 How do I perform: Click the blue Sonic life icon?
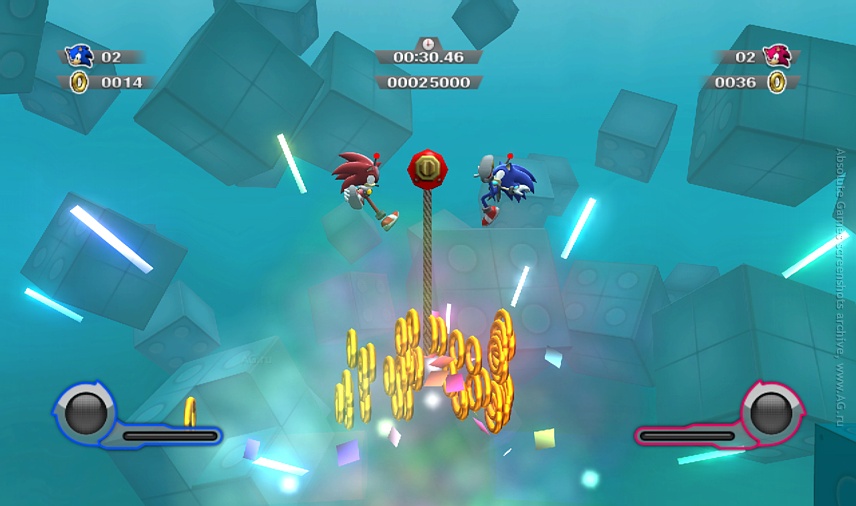coord(79,57)
